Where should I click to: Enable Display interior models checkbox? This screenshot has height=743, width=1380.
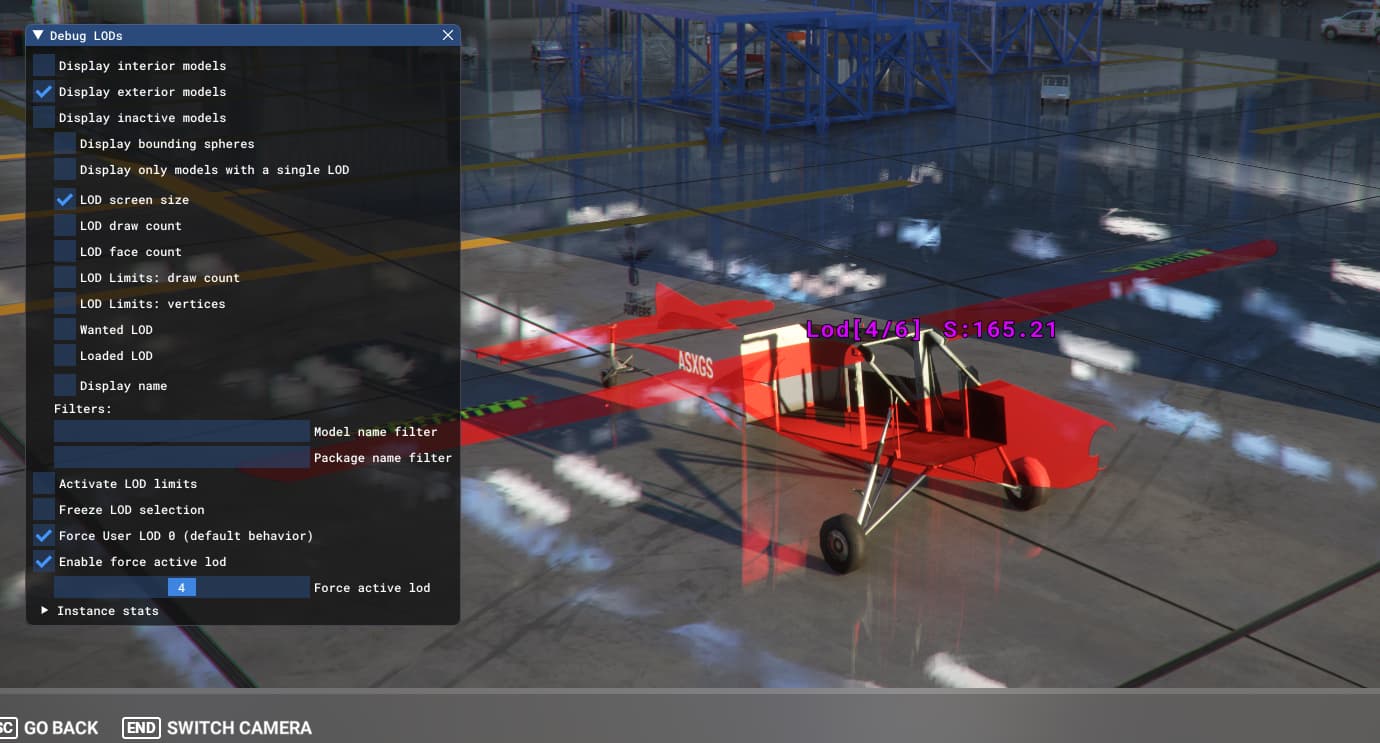(44, 66)
